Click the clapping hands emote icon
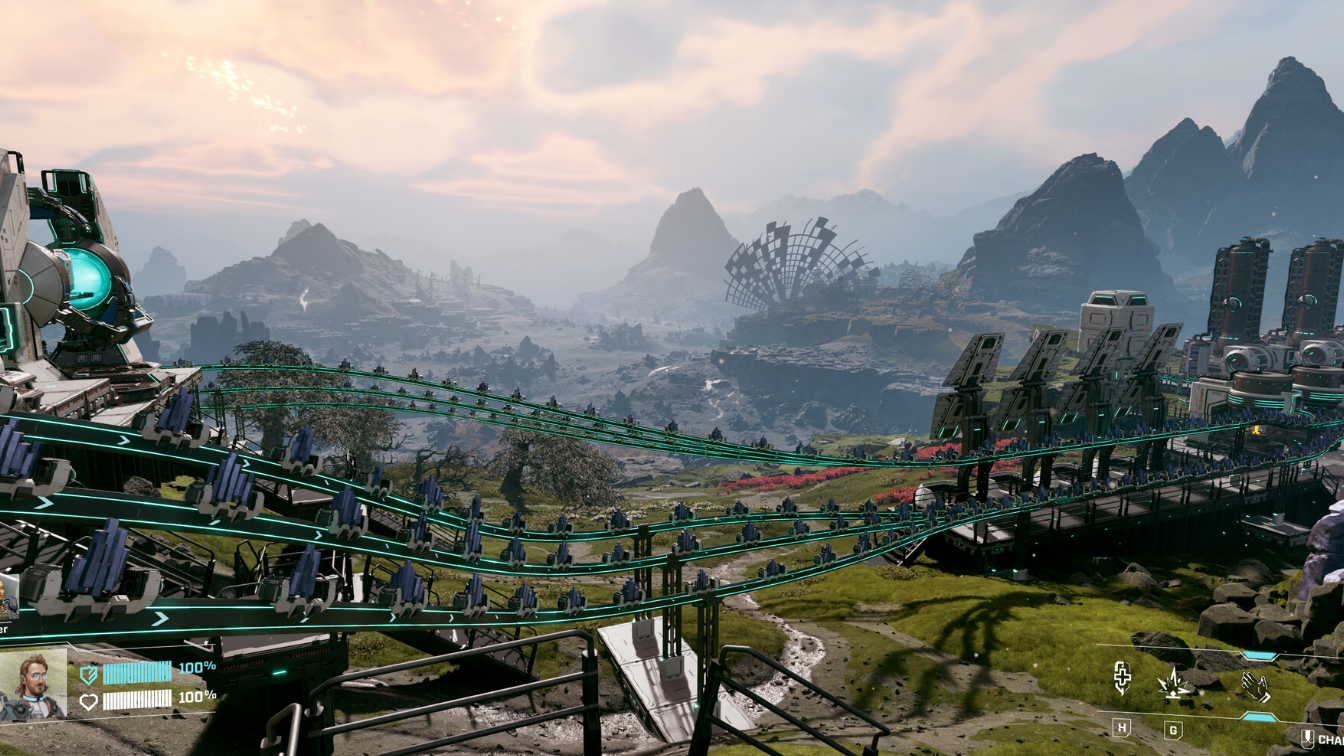 point(1254,685)
